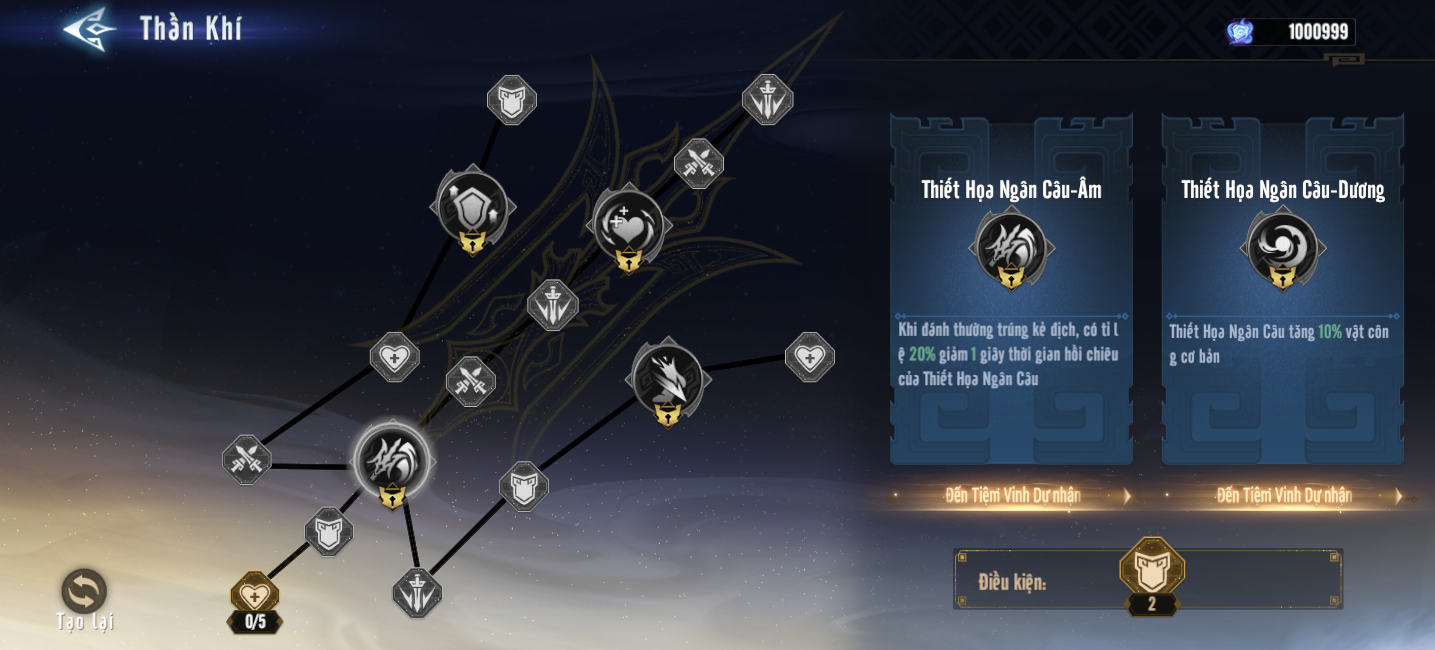Select the locked spiky blade skill node

pyautogui.click(x=667, y=378)
